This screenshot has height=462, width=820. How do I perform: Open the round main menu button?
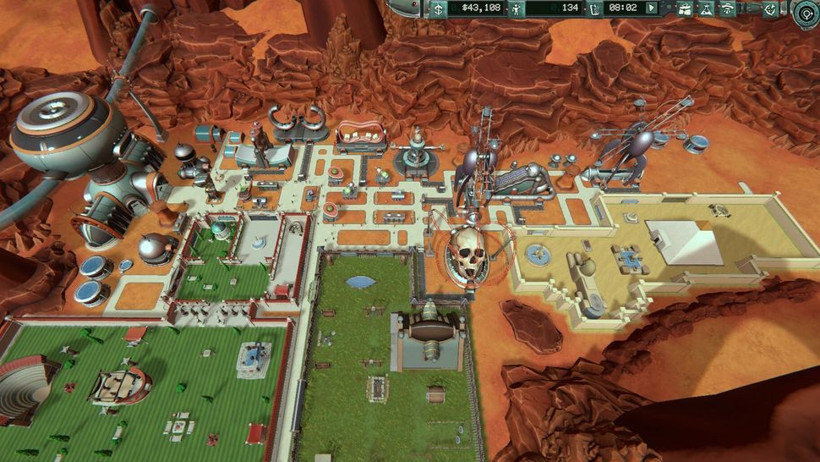[806, 13]
